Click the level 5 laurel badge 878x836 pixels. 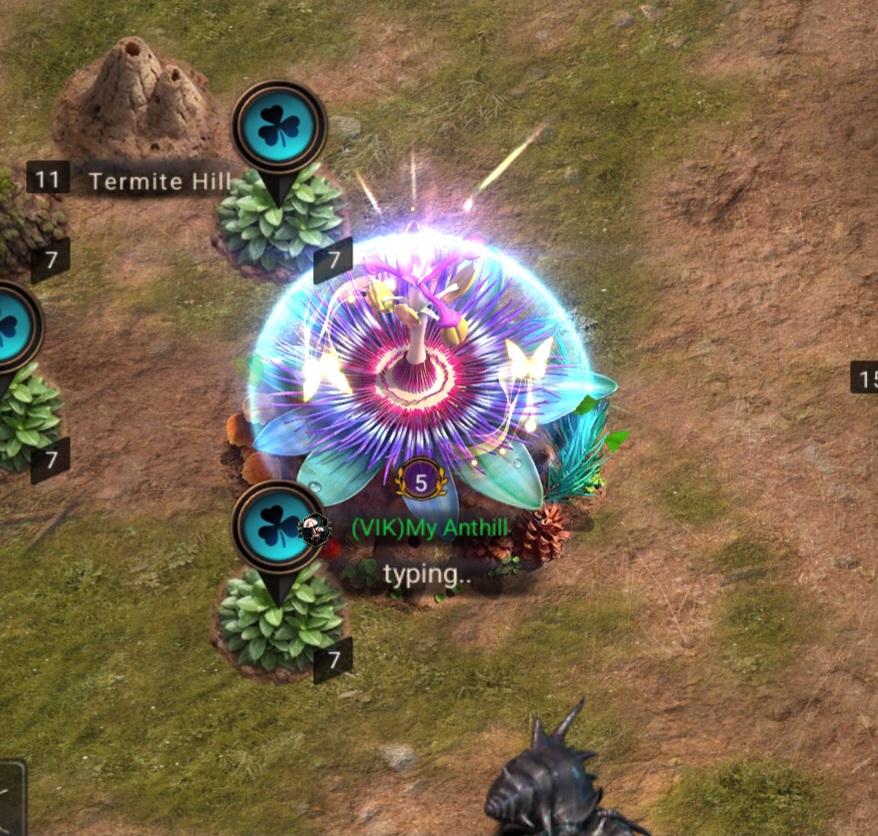pyautogui.click(x=421, y=483)
